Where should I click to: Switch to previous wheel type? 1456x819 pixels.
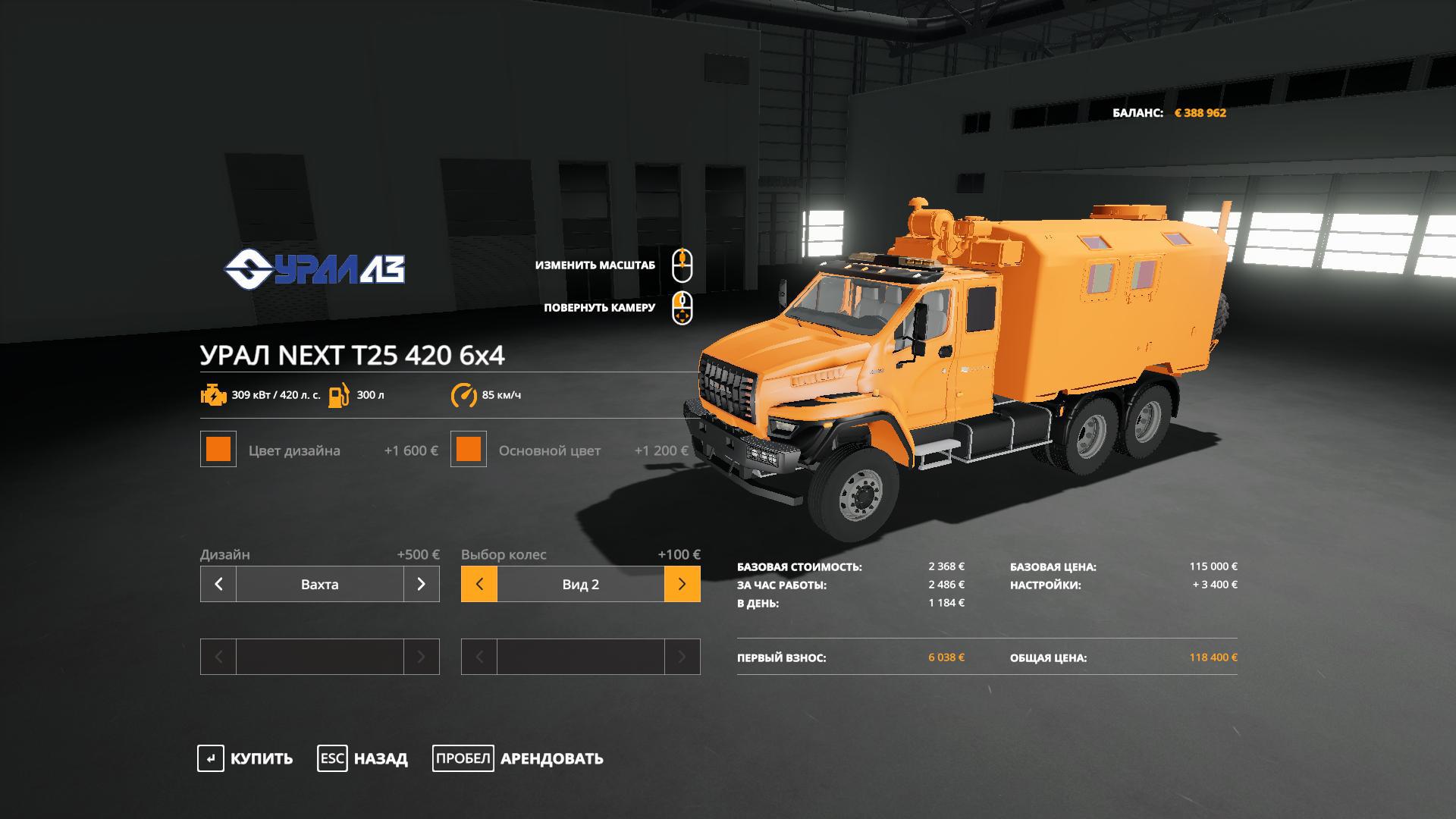point(479,585)
